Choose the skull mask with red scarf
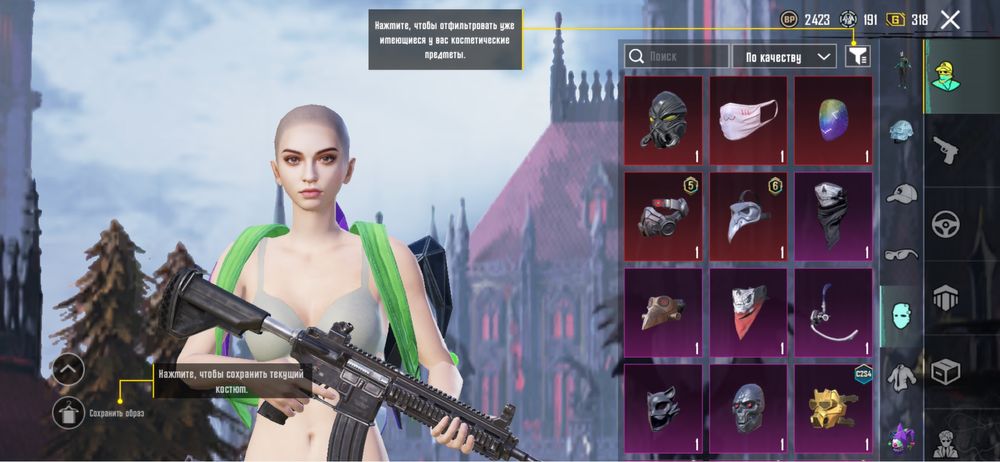Image resolution: width=1000 pixels, height=462 pixels. tap(748, 311)
